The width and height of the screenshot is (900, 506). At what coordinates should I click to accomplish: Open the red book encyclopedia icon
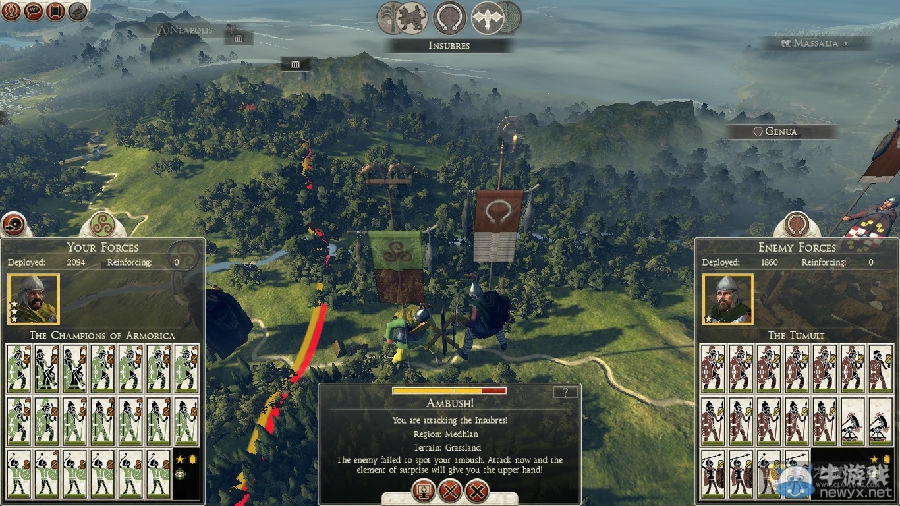54,12
